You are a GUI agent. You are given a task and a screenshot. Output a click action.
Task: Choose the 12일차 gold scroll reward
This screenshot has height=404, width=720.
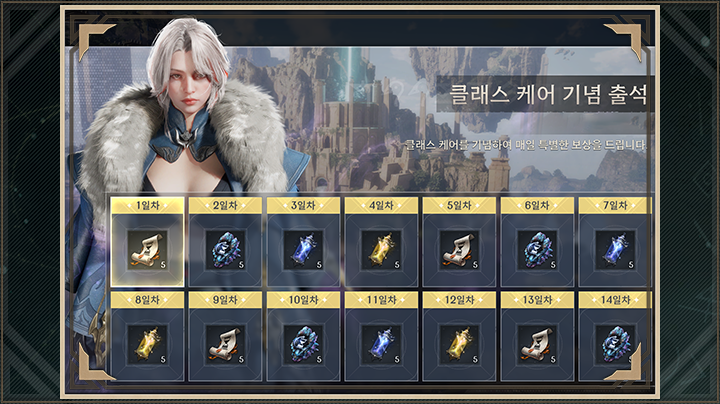tap(459, 343)
